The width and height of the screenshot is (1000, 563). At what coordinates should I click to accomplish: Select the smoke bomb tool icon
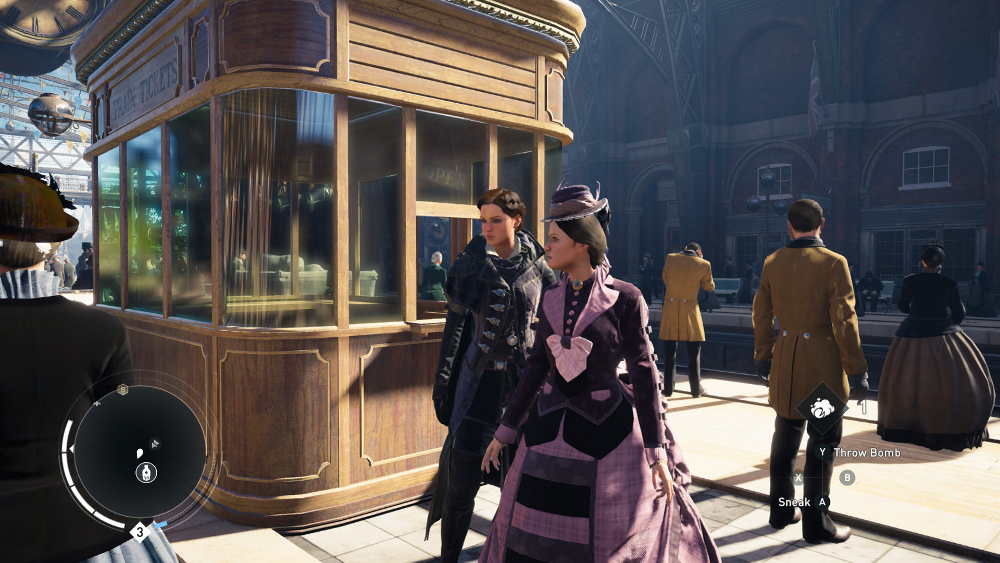click(x=822, y=407)
